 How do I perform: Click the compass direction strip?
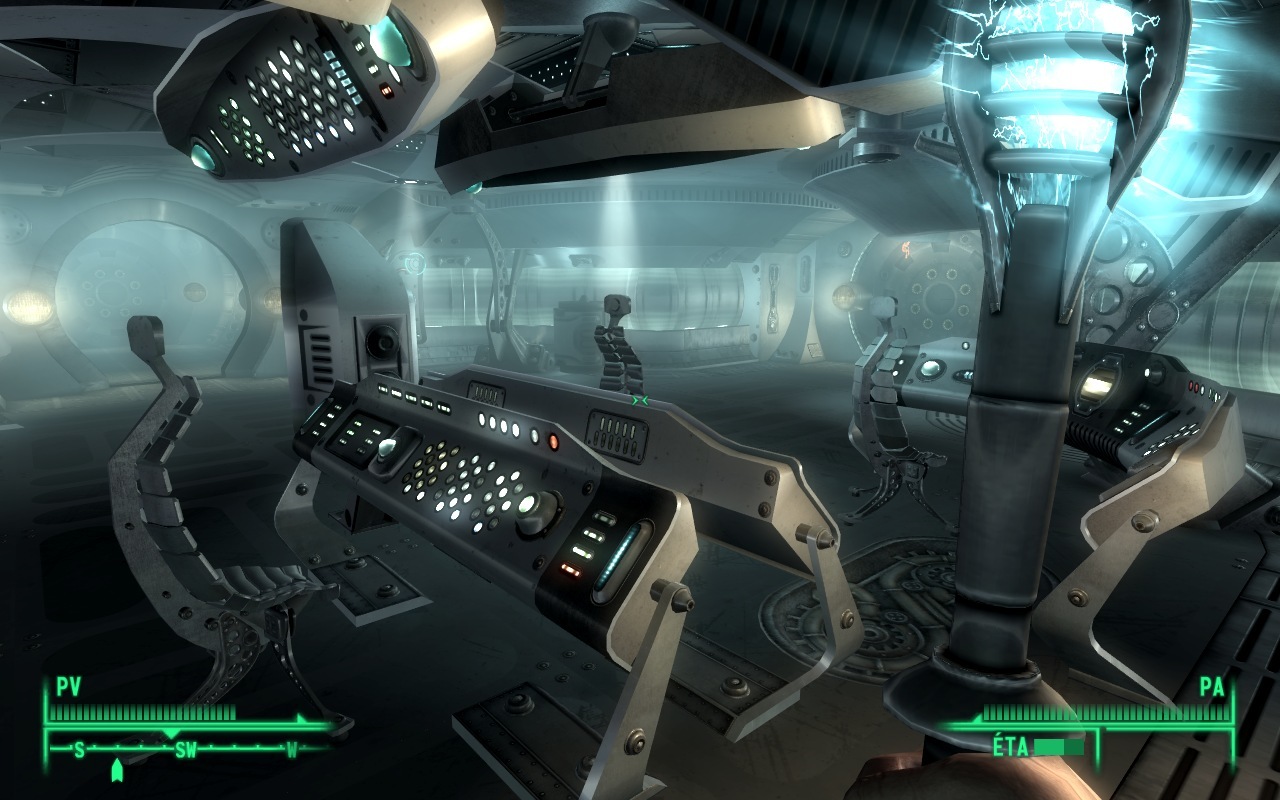186,749
